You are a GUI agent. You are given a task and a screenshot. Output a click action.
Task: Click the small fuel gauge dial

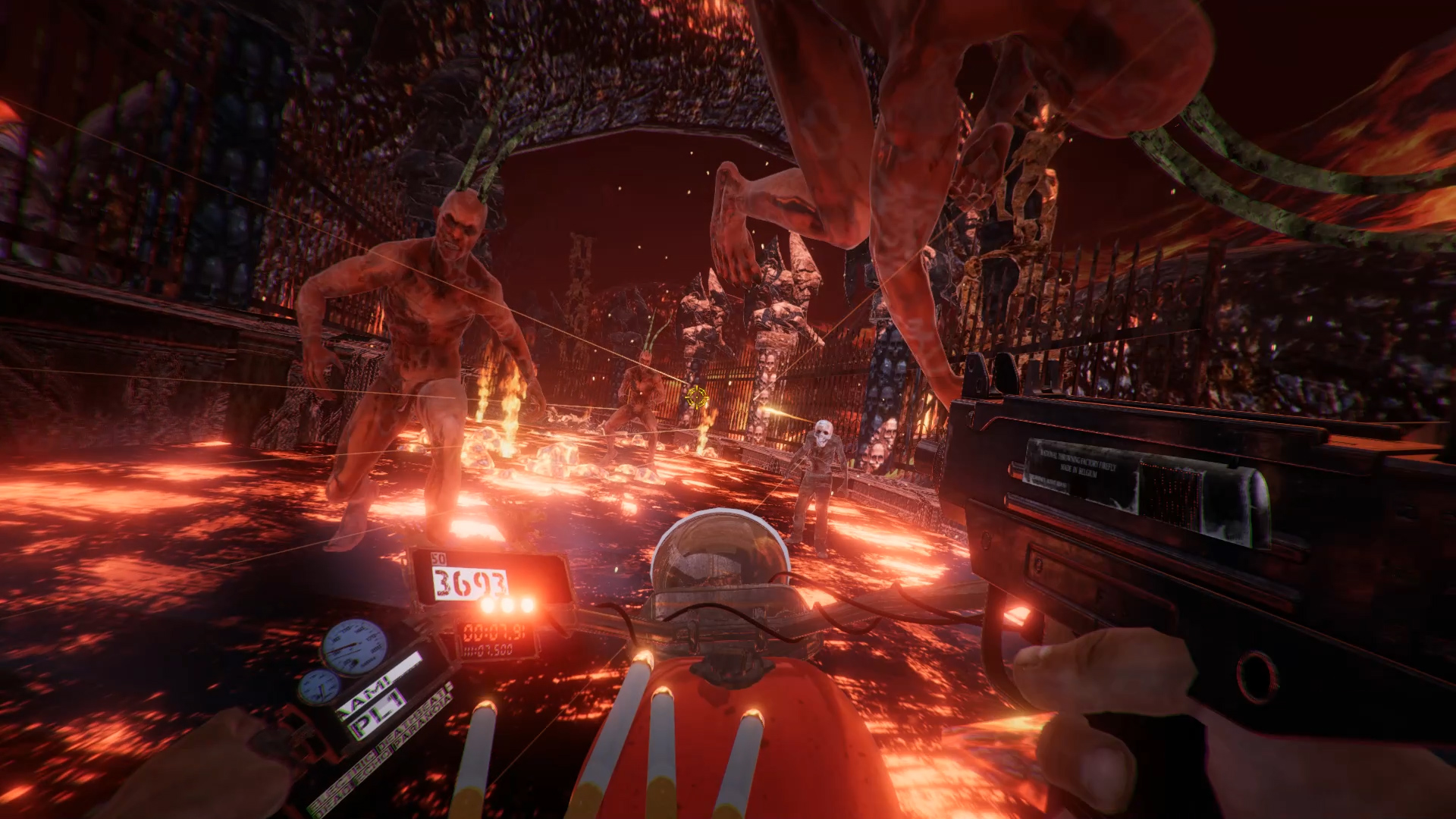coord(319,687)
